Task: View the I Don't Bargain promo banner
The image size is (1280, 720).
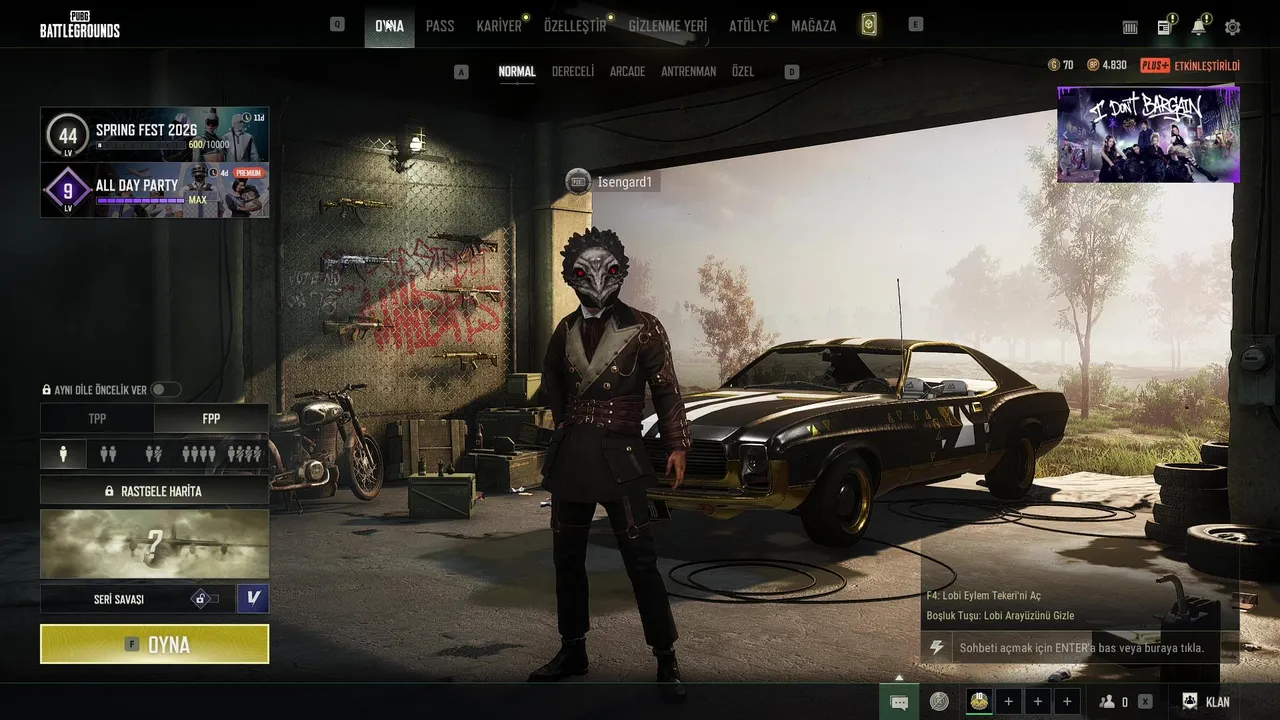Action: [x=1148, y=135]
